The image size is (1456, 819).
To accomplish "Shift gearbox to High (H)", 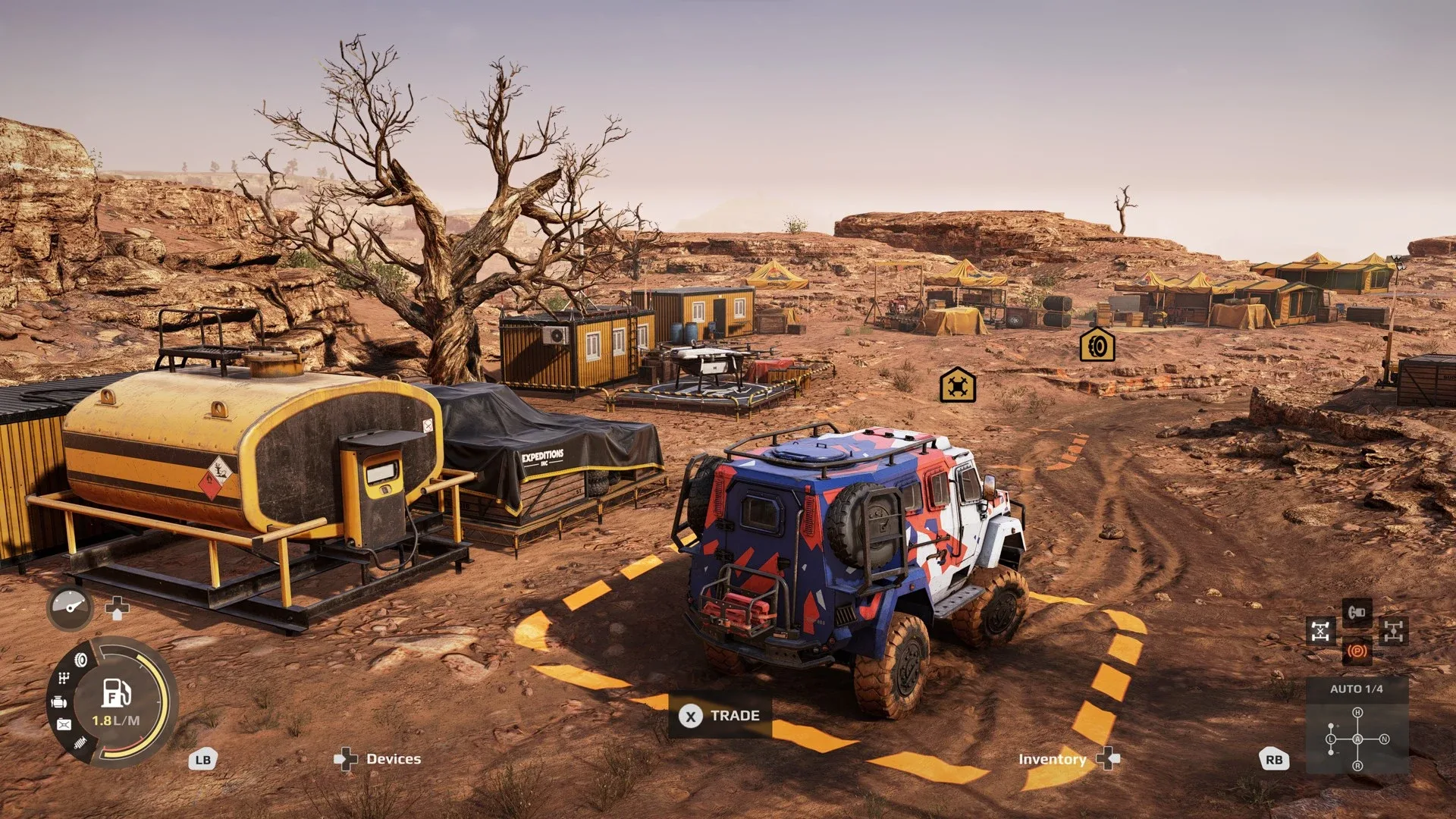I will click(1357, 712).
